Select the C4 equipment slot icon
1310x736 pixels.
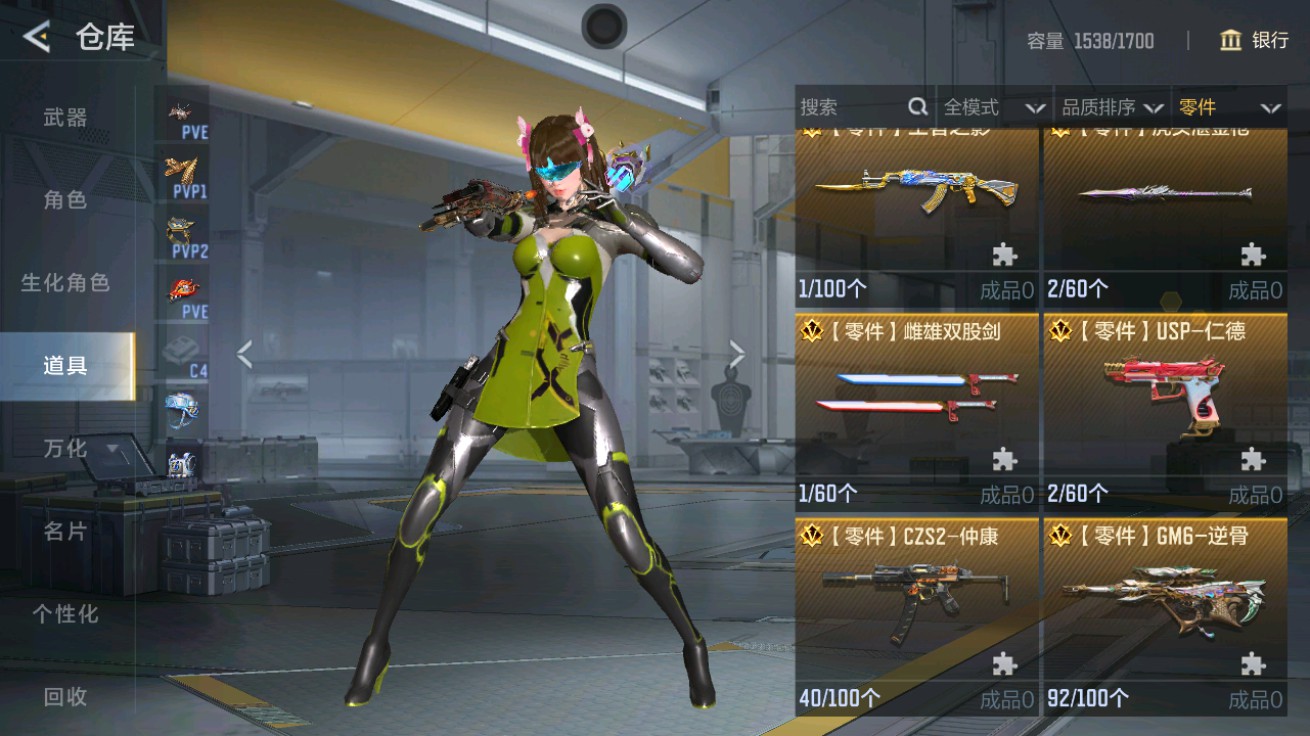[181, 350]
